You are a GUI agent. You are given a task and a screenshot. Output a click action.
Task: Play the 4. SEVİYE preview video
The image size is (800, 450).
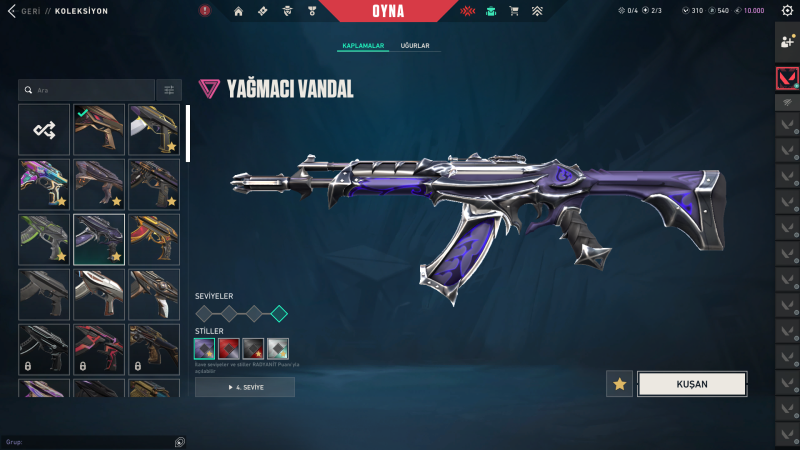[245, 387]
